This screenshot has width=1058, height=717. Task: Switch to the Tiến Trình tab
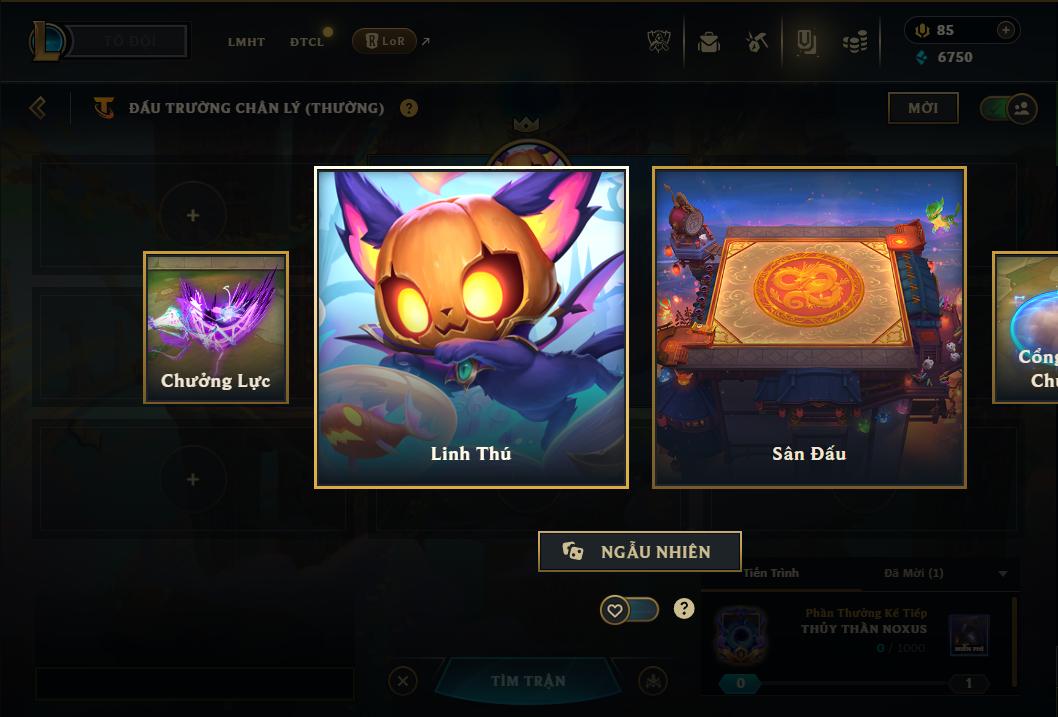tap(771, 573)
